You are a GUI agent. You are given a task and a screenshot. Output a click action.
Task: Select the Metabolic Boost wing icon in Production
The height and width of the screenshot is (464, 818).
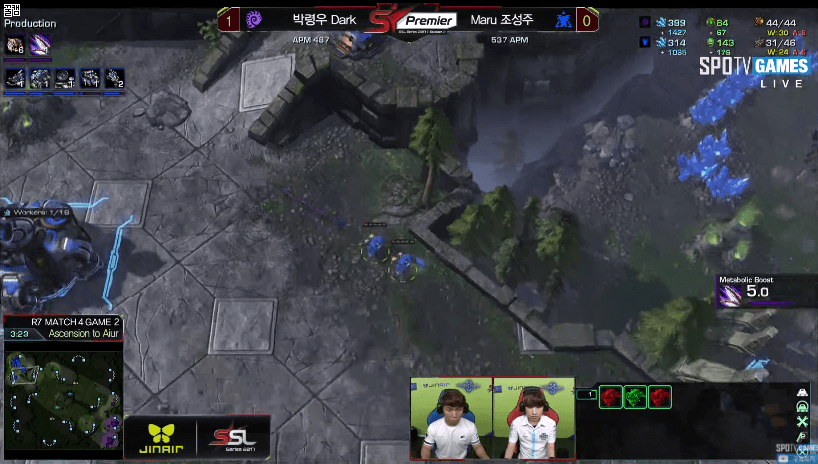(x=41, y=44)
